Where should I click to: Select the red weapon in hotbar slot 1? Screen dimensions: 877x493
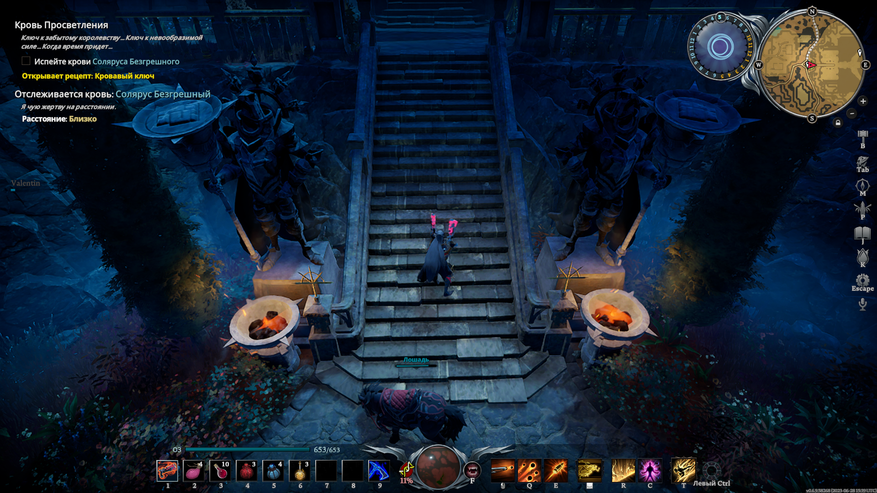pyautogui.click(x=167, y=470)
